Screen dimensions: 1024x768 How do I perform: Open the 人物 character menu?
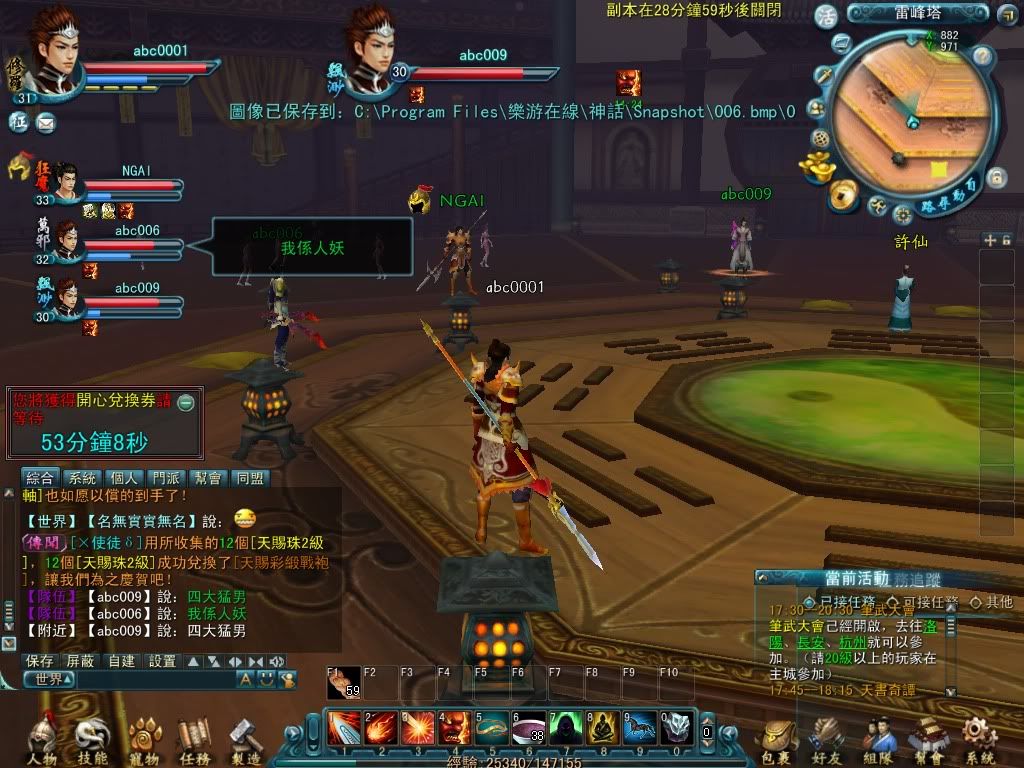click(41, 741)
